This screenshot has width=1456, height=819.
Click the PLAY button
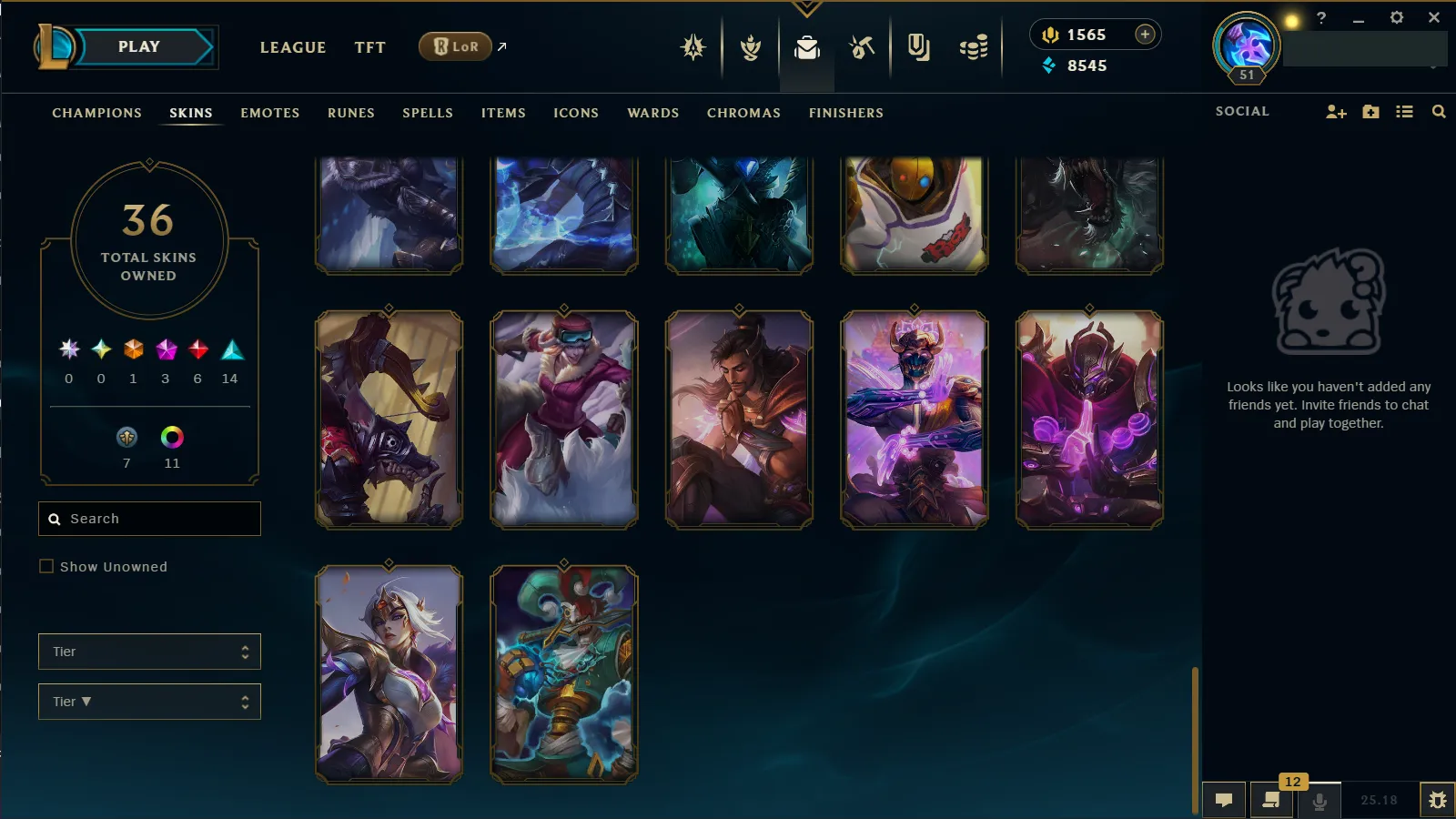pos(138,47)
